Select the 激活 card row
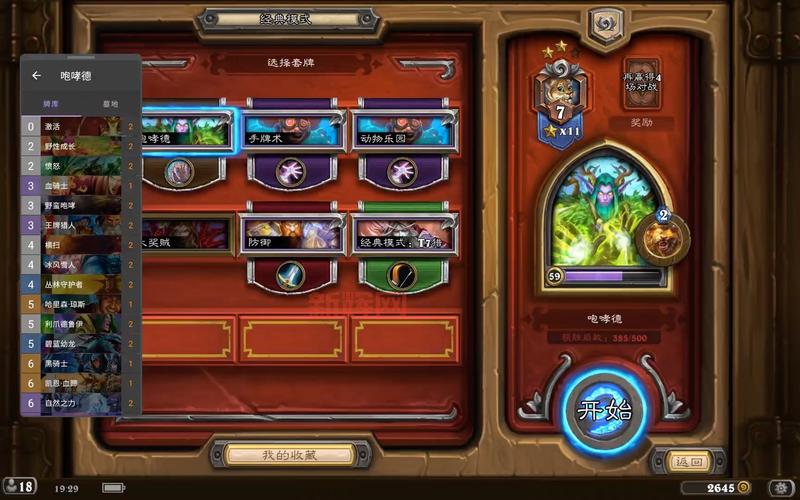The width and height of the screenshot is (800, 500). coord(80,127)
